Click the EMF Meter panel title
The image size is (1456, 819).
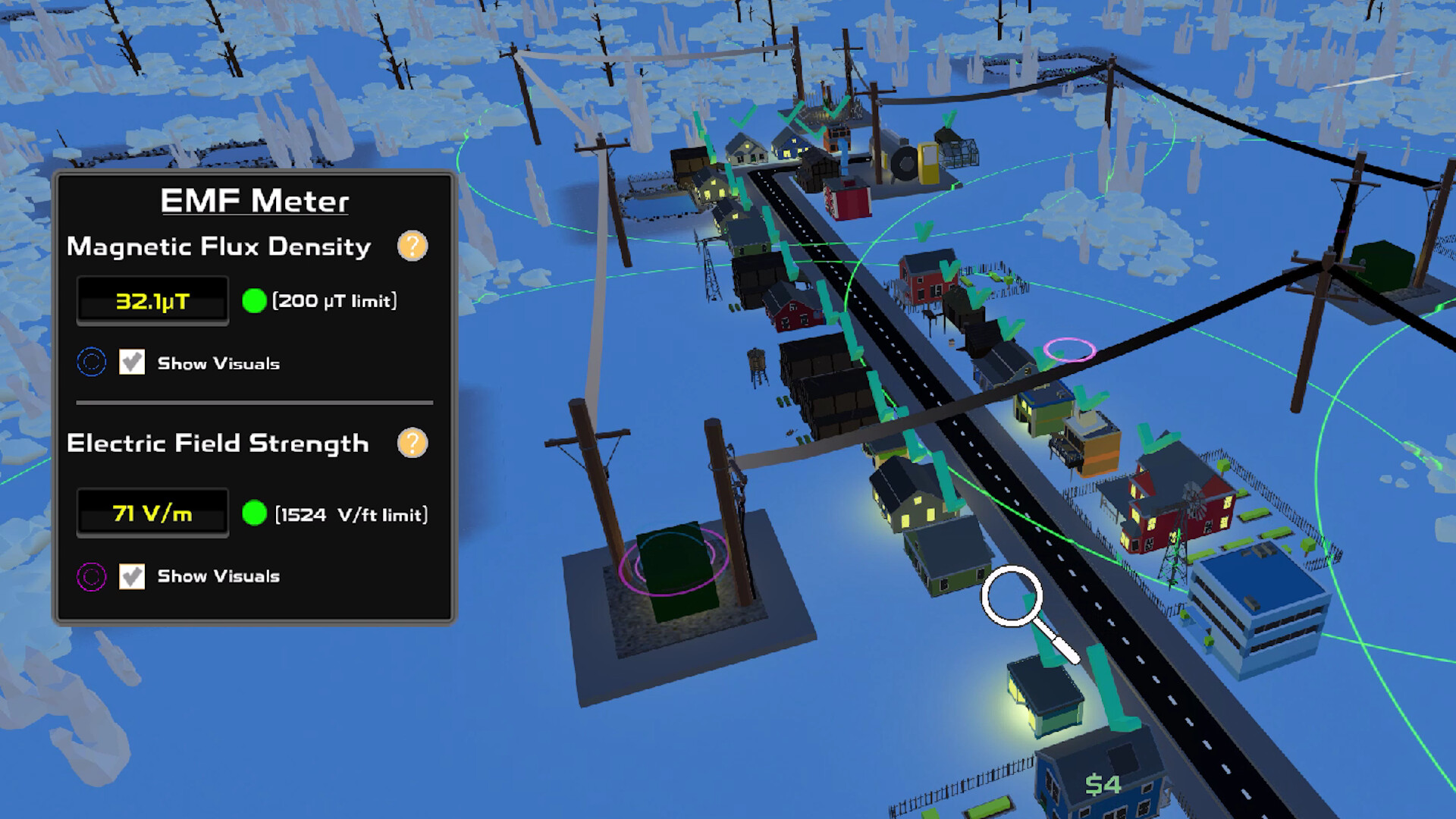[x=256, y=200]
